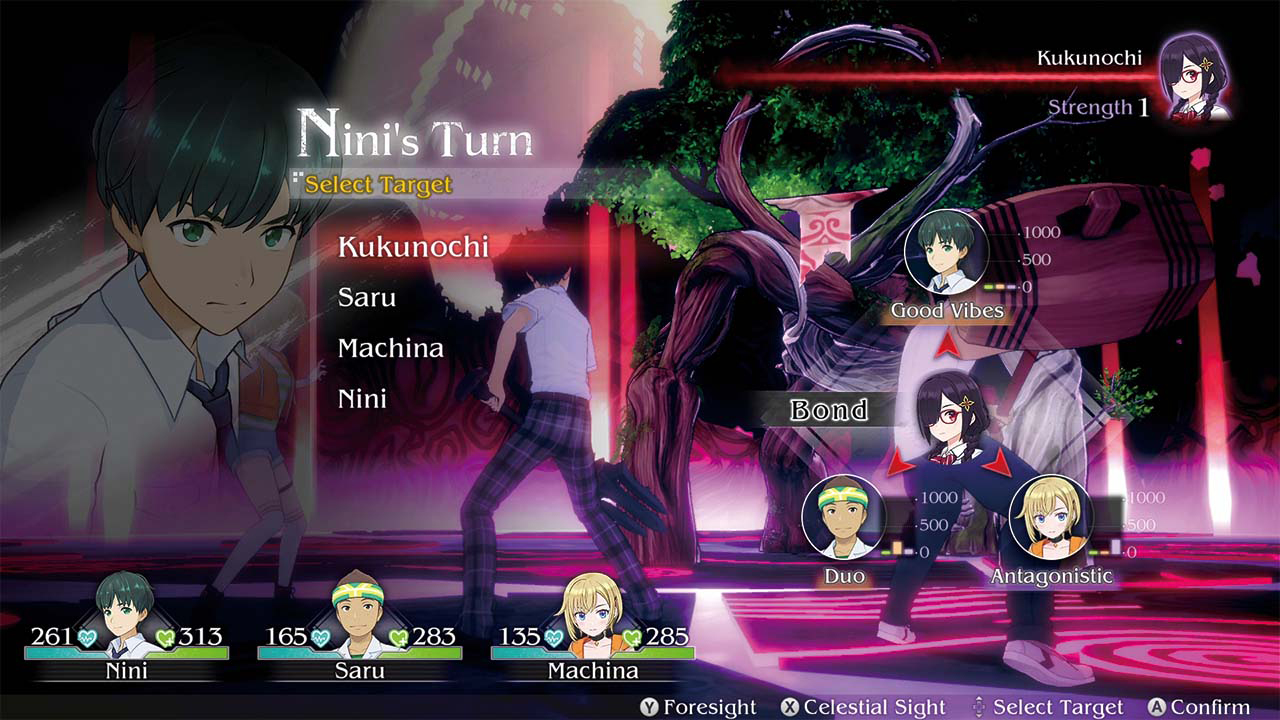
Task: Select Saru in the target list
Action: click(369, 297)
